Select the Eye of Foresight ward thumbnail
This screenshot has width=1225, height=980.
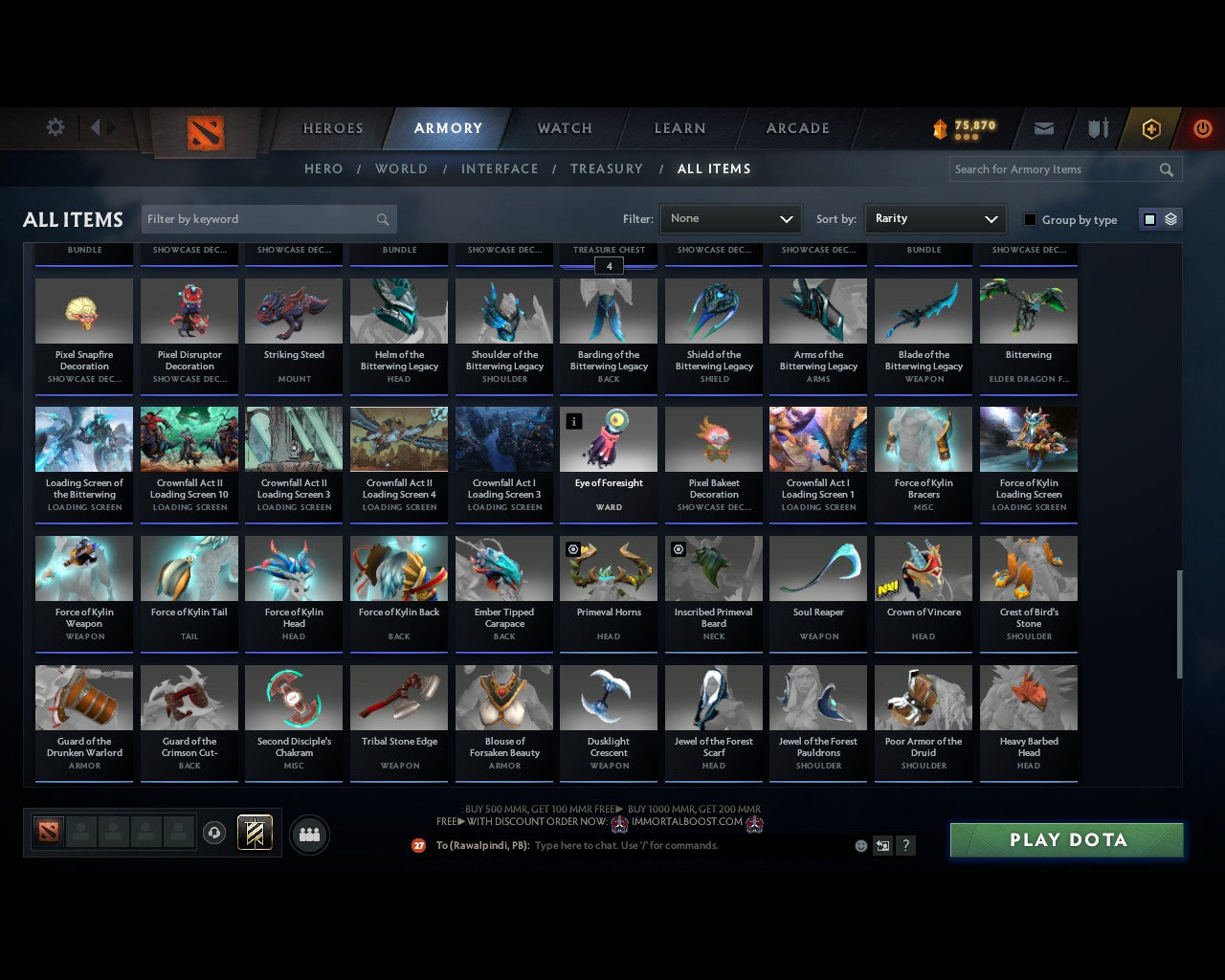[x=609, y=438]
